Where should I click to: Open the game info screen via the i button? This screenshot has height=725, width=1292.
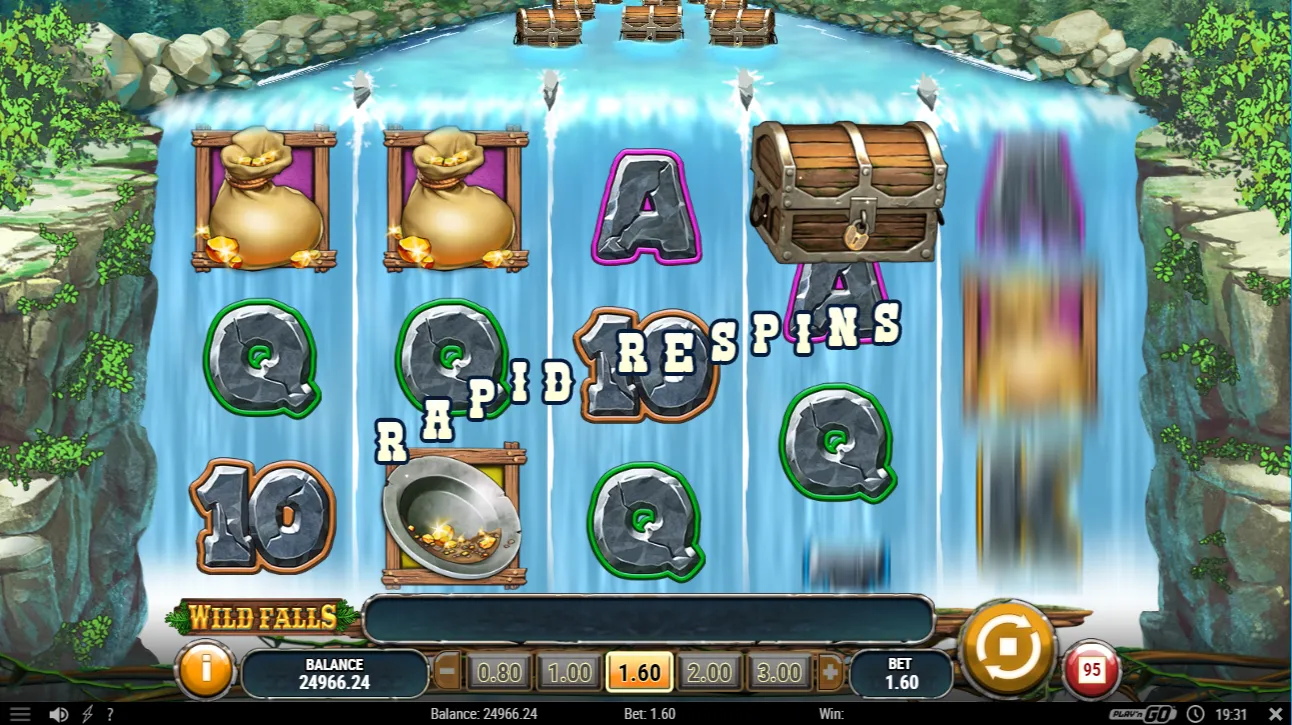(207, 671)
